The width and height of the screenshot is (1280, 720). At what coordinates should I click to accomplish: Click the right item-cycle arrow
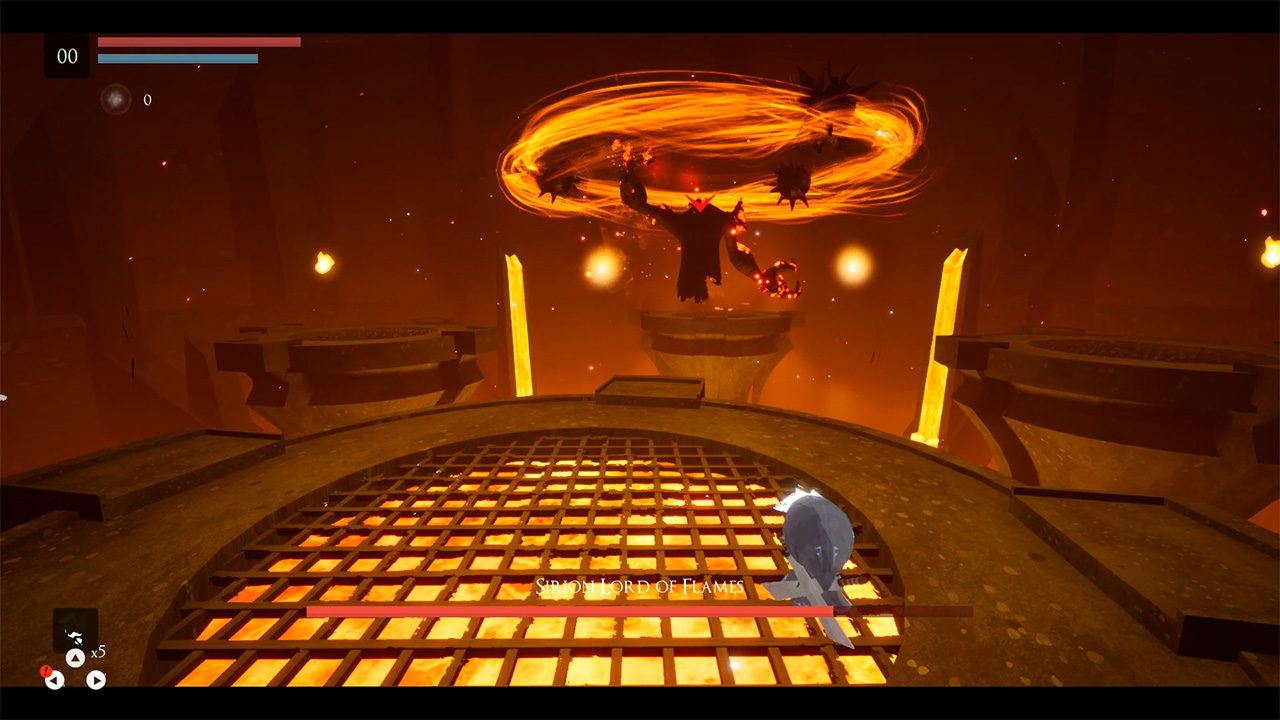(95, 680)
